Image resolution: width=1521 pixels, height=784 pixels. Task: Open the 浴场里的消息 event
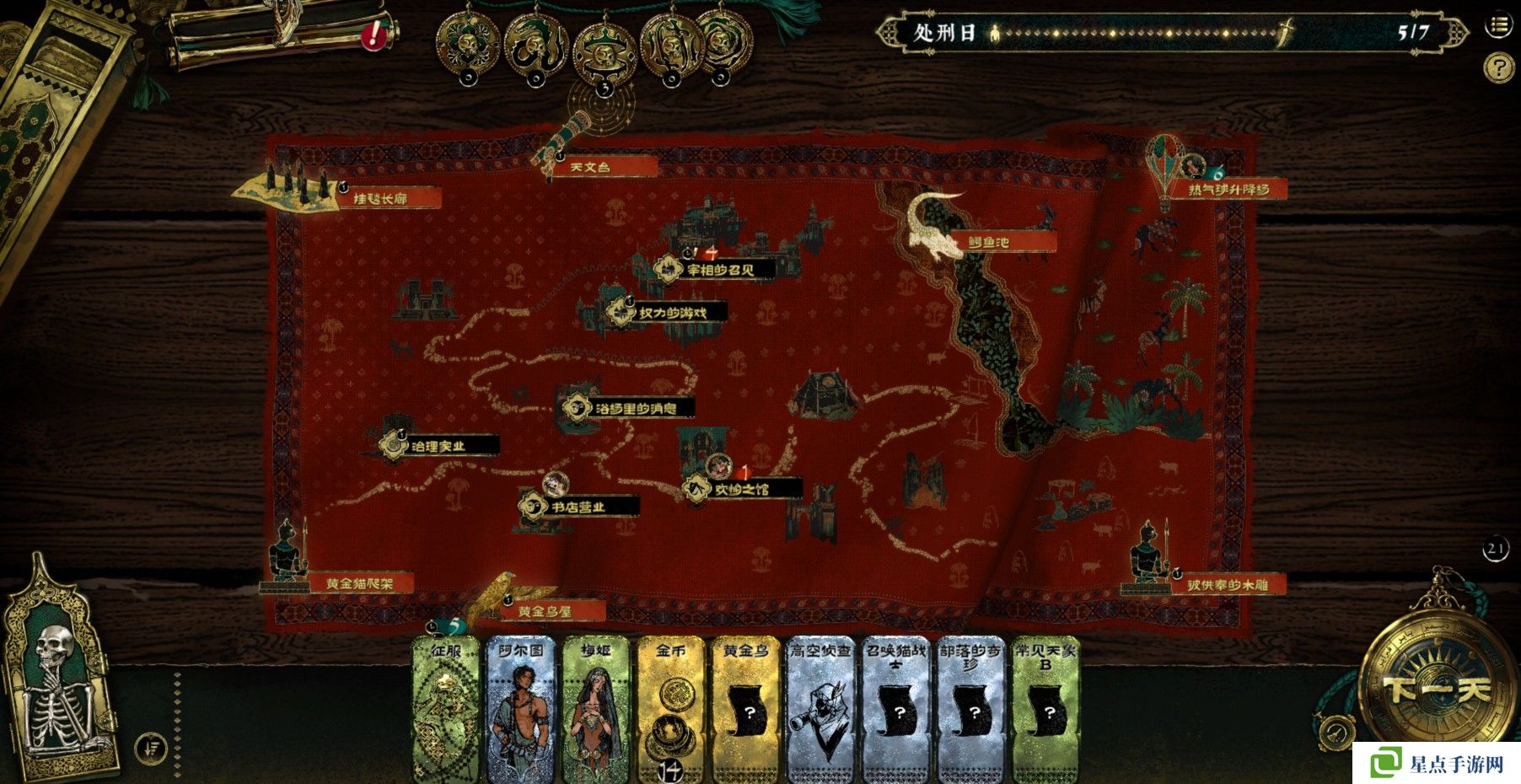pos(634,409)
